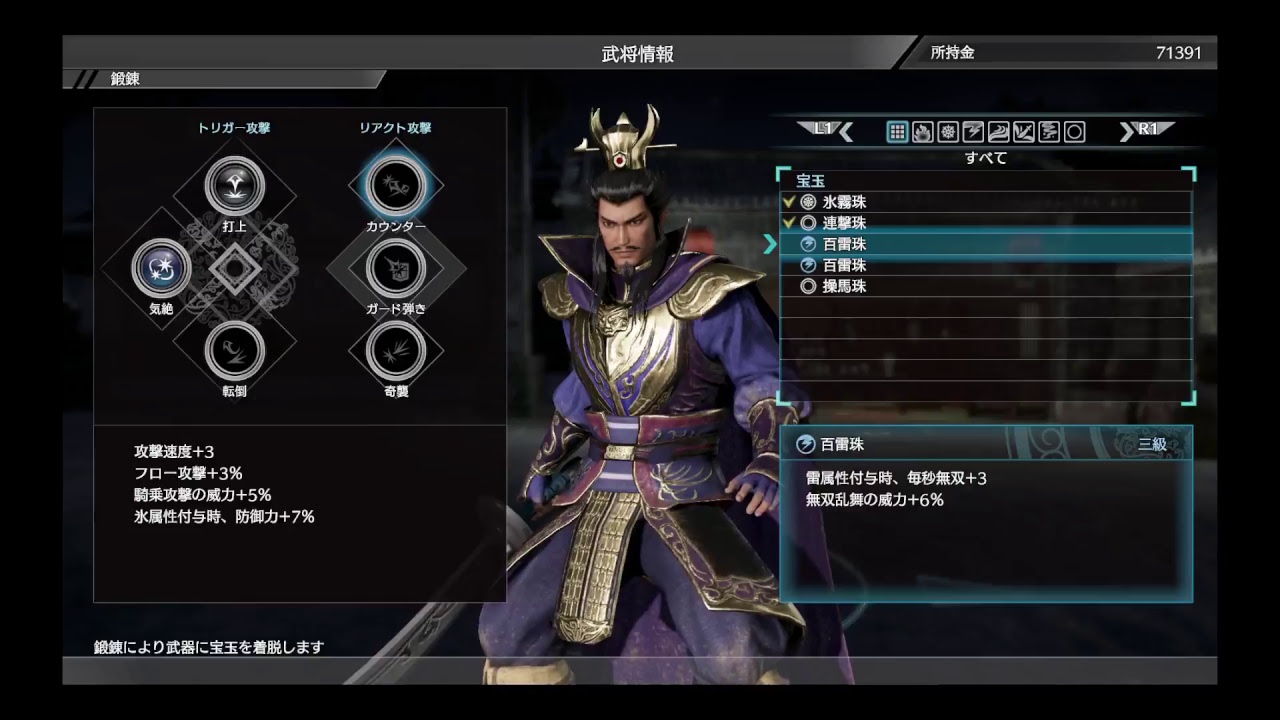
Task: Select the 奇襲 react attack slot
Action: pos(394,353)
